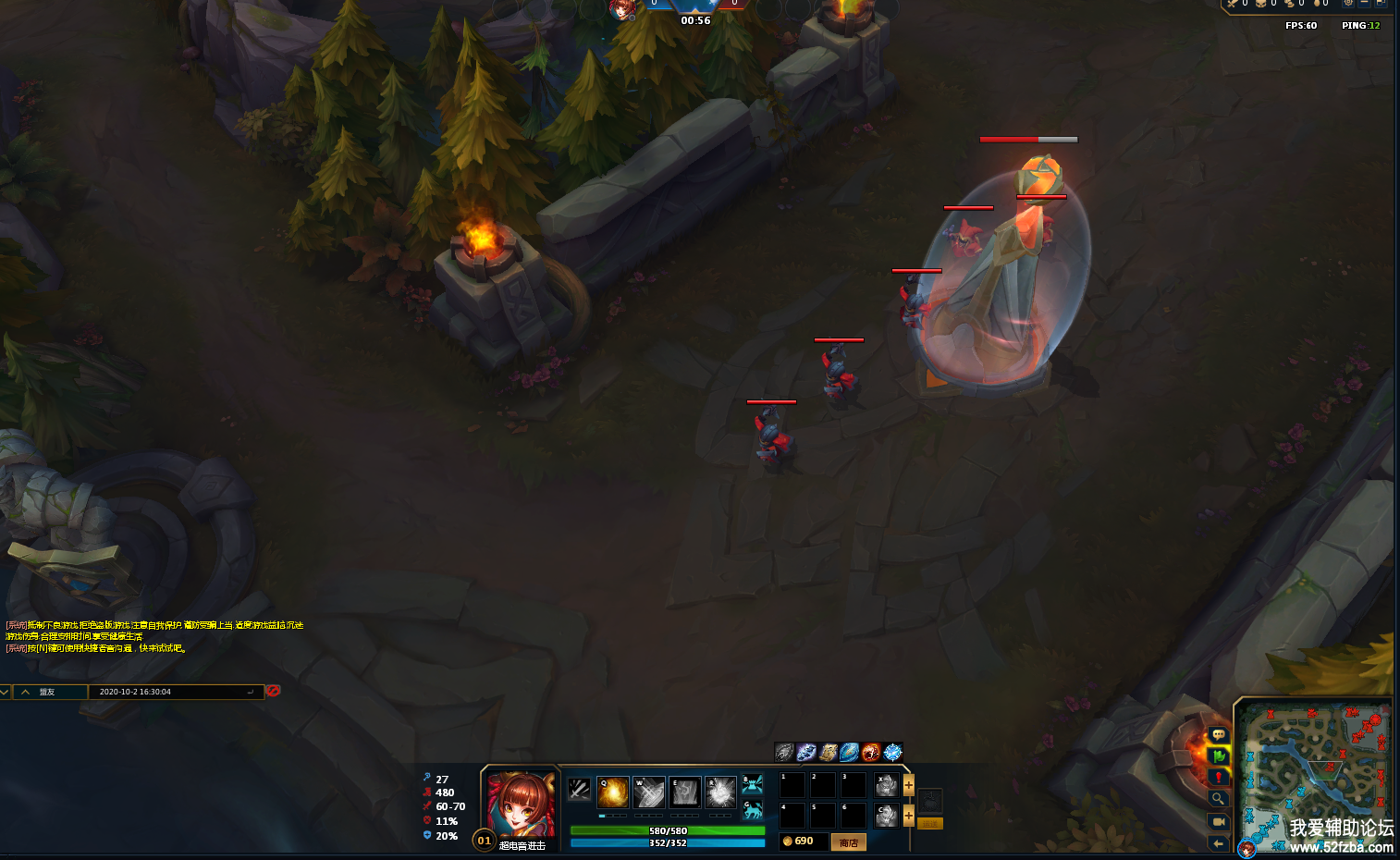Image resolution: width=1400 pixels, height=860 pixels.
Task: Use the B recall button
Action: coord(753,785)
